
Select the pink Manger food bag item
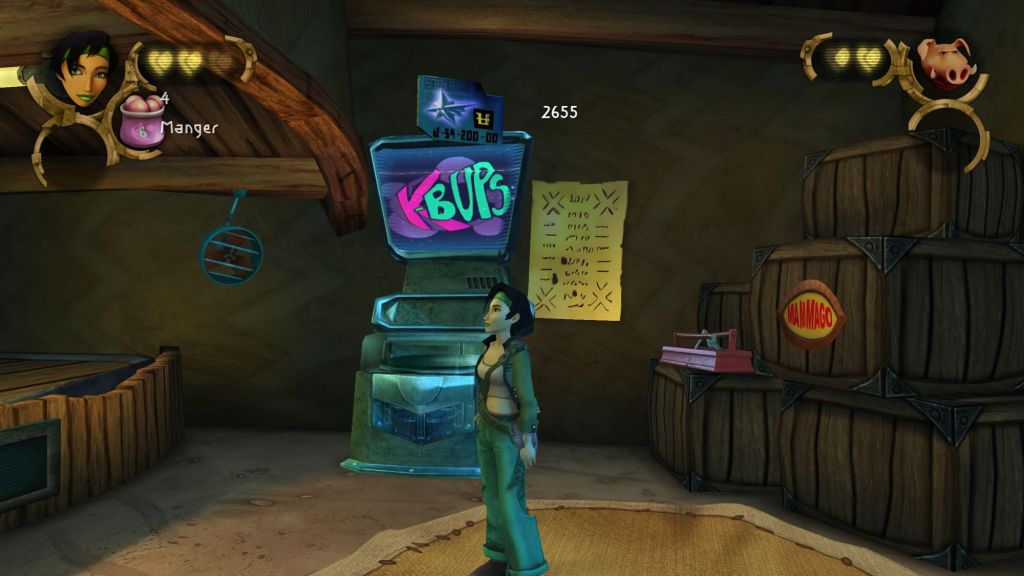pyautogui.click(x=140, y=122)
